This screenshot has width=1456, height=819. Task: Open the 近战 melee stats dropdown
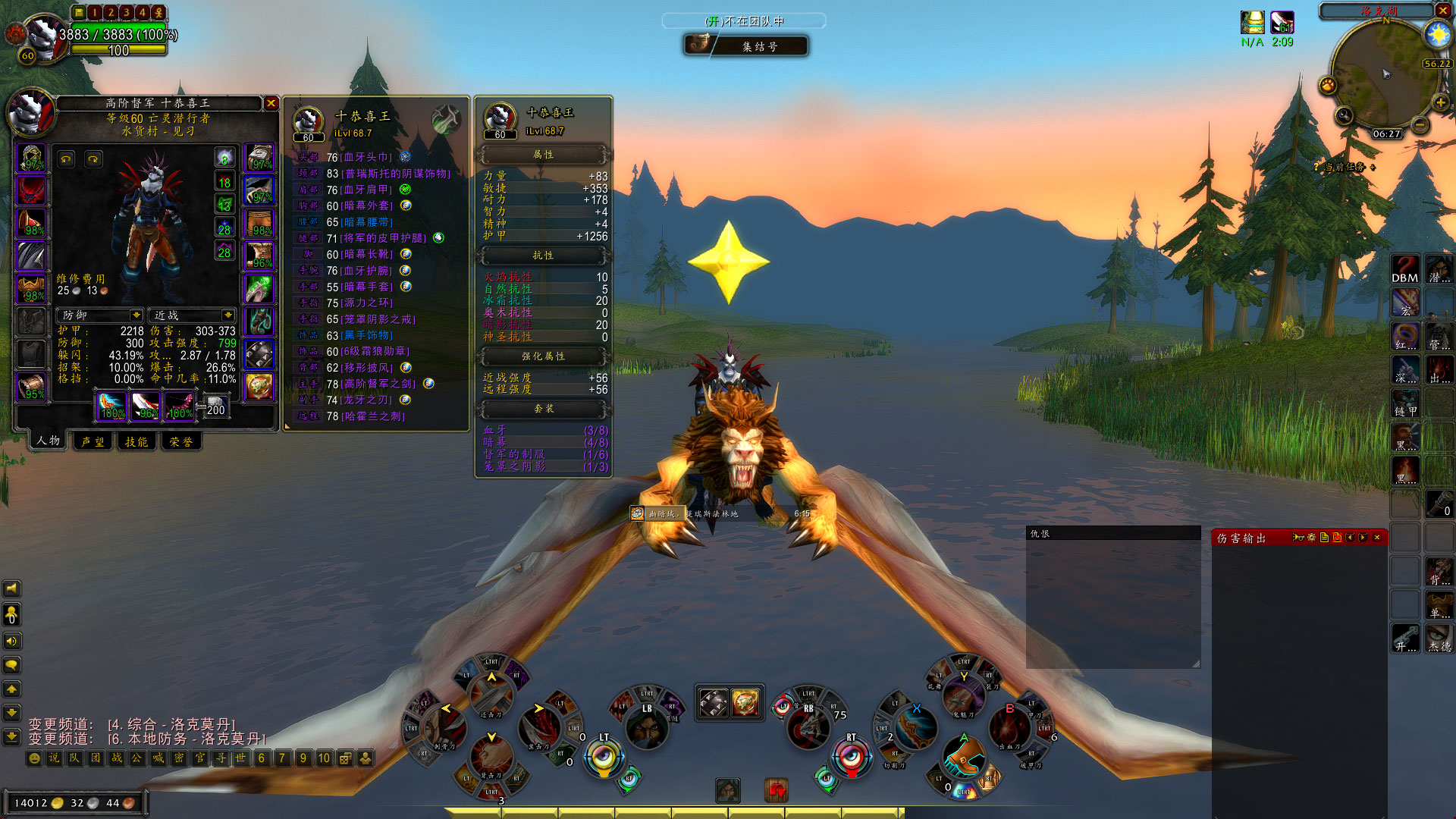click(227, 315)
